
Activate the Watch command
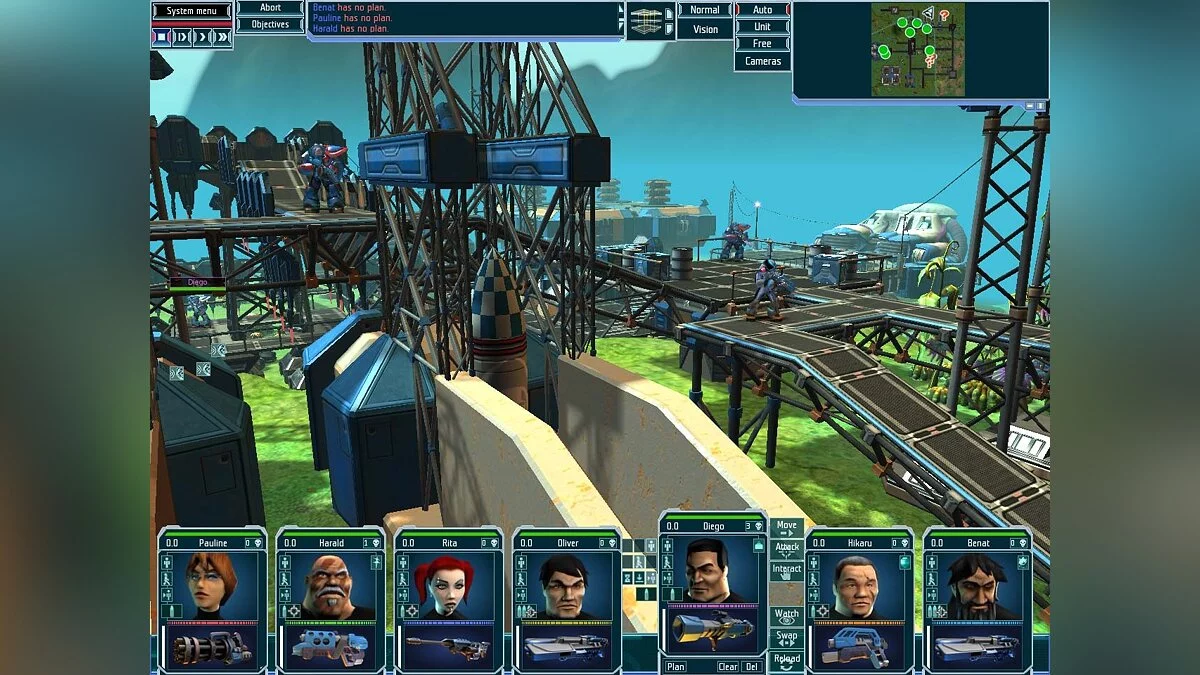(787, 615)
